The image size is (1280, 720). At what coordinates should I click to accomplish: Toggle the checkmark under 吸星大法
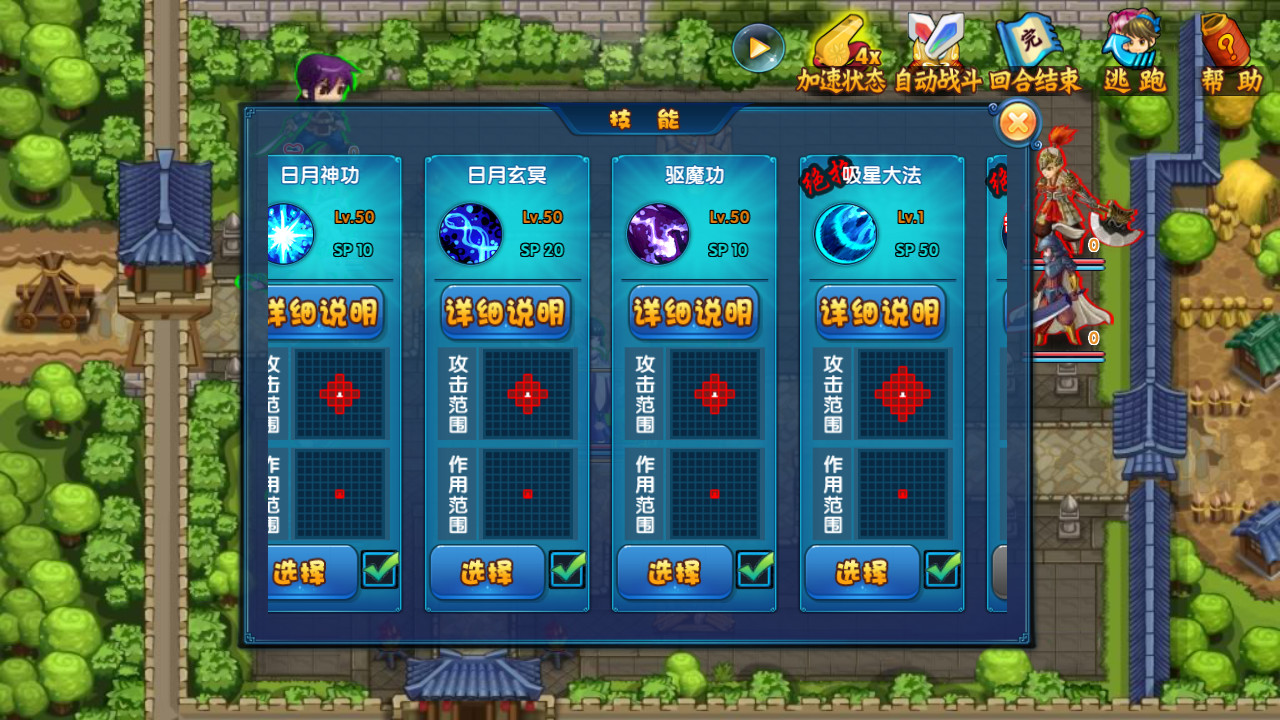(x=941, y=571)
